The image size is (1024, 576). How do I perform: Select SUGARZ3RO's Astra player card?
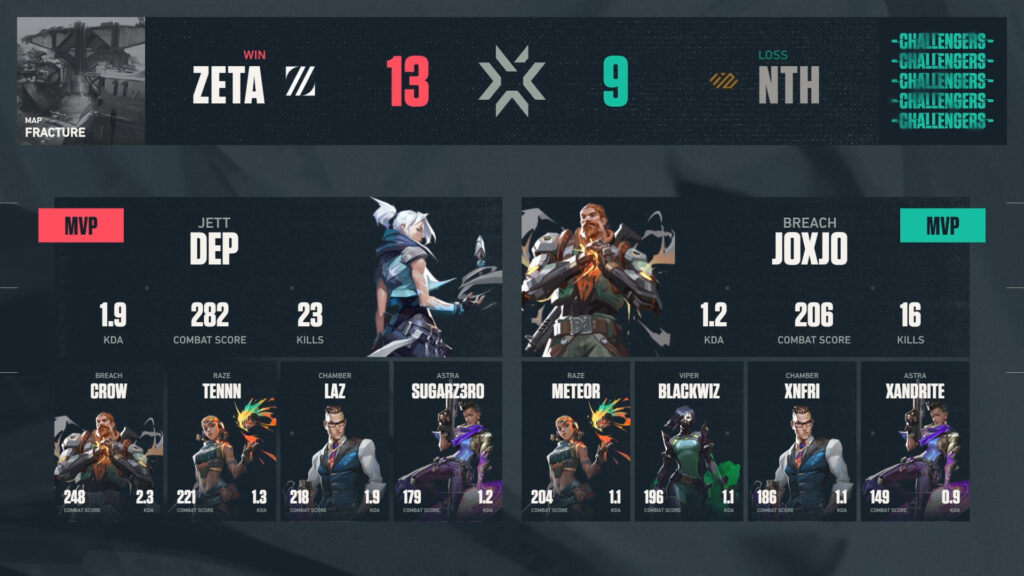click(x=447, y=441)
